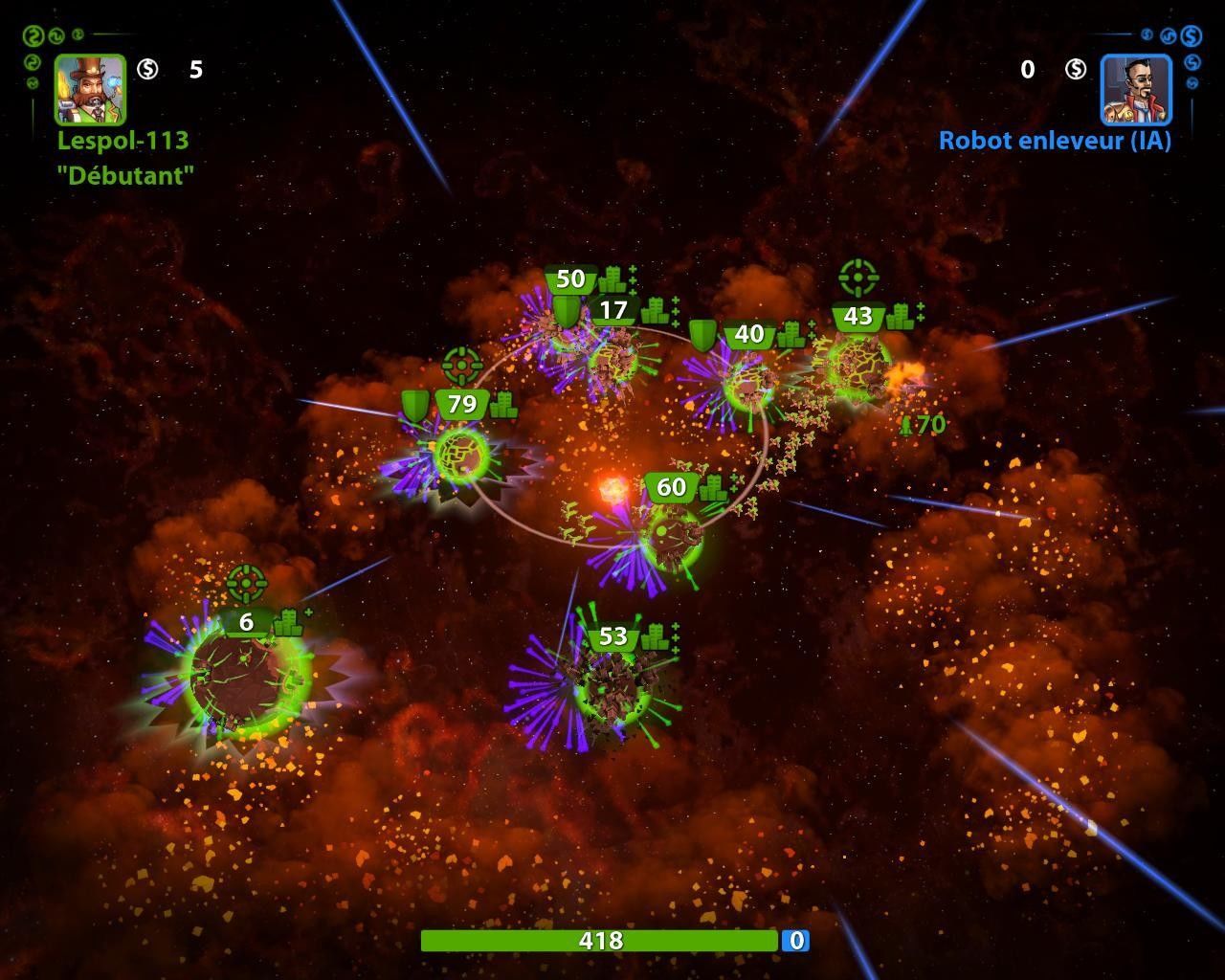This screenshot has height=980, width=1225.
Task: Click Lespol-113's player avatar portrait
Action: pos(90,89)
